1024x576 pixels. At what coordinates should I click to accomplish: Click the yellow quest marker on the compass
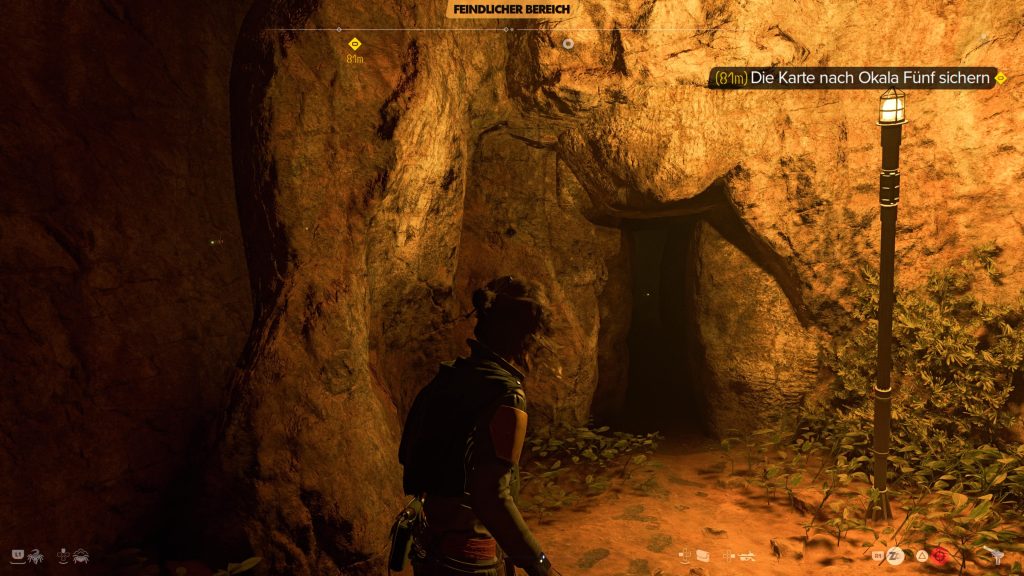[354, 43]
